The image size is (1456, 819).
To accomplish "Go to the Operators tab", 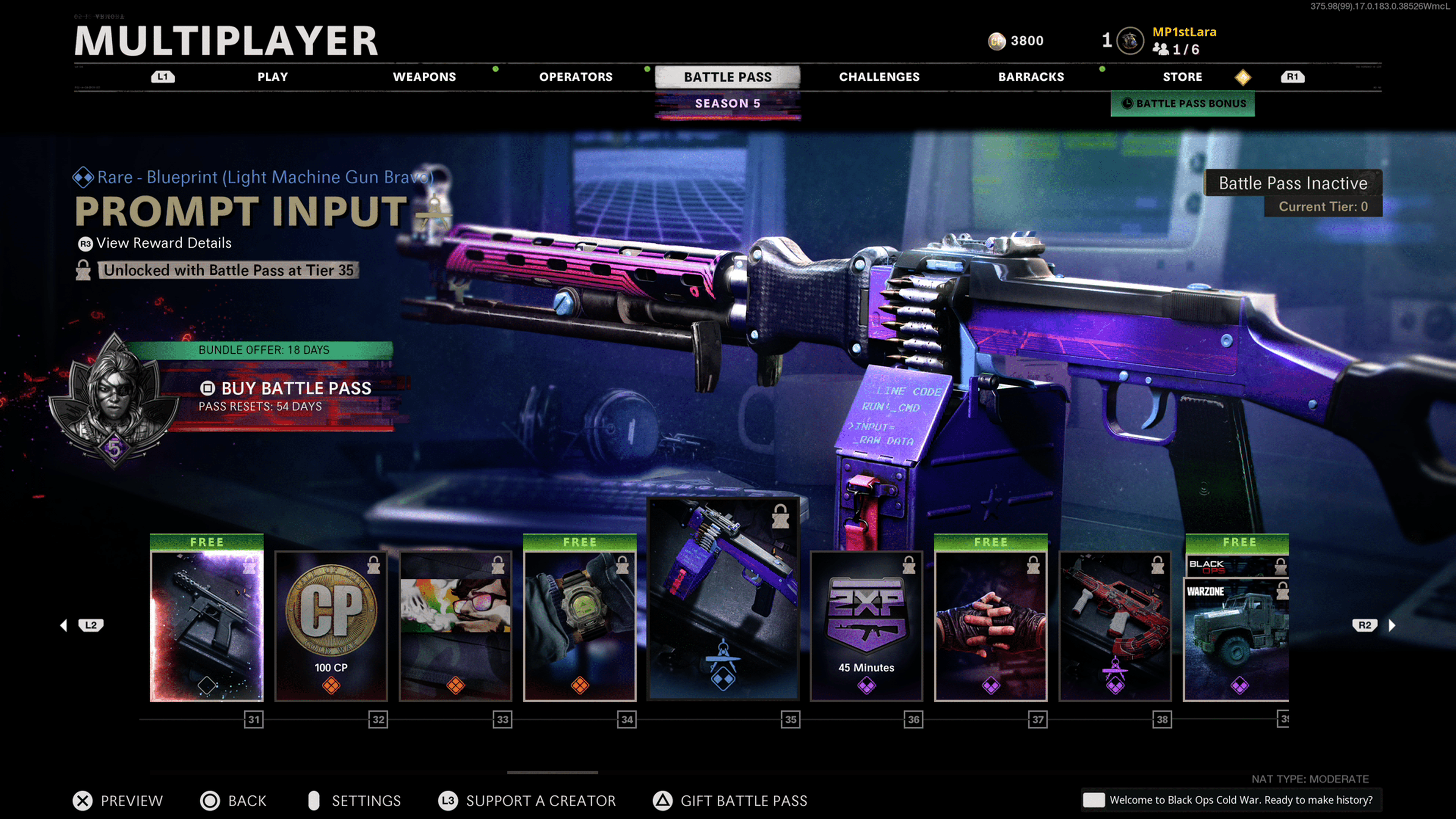I will (576, 77).
